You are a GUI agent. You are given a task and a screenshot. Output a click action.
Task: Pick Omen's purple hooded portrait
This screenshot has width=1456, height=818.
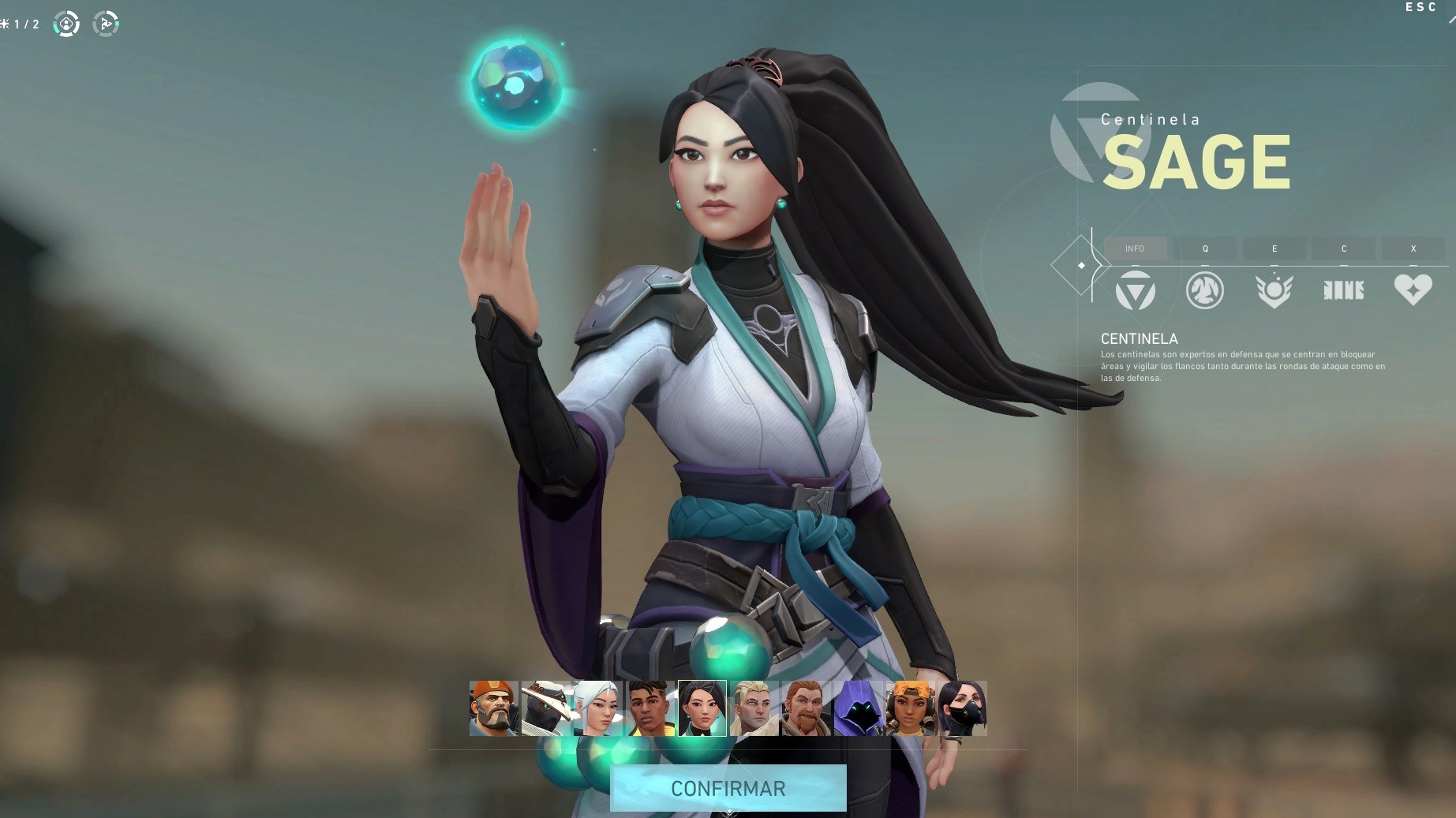pyautogui.click(x=858, y=708)
